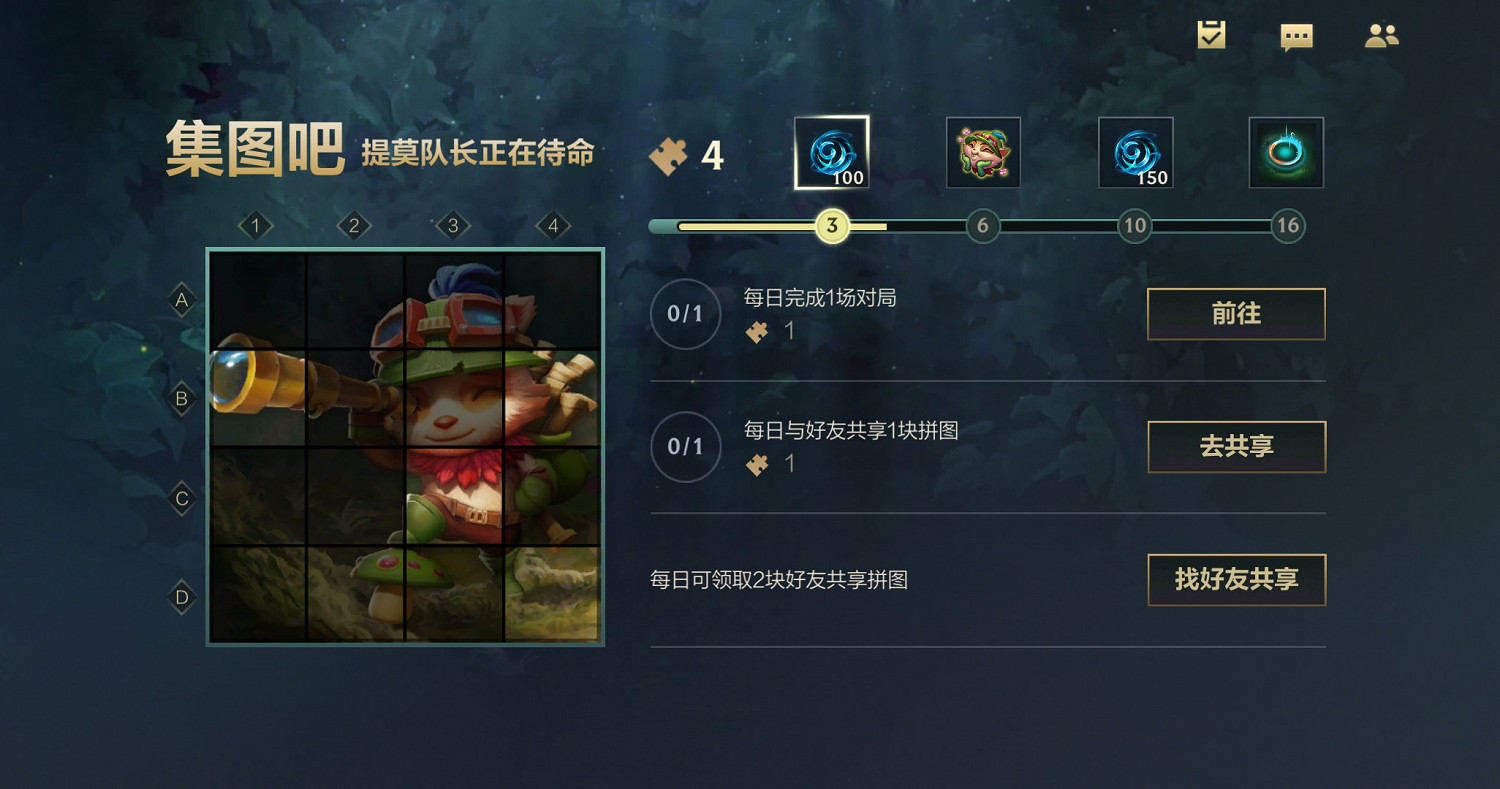View the ward skin reward at milestone 16

(x=1286, y=152)
